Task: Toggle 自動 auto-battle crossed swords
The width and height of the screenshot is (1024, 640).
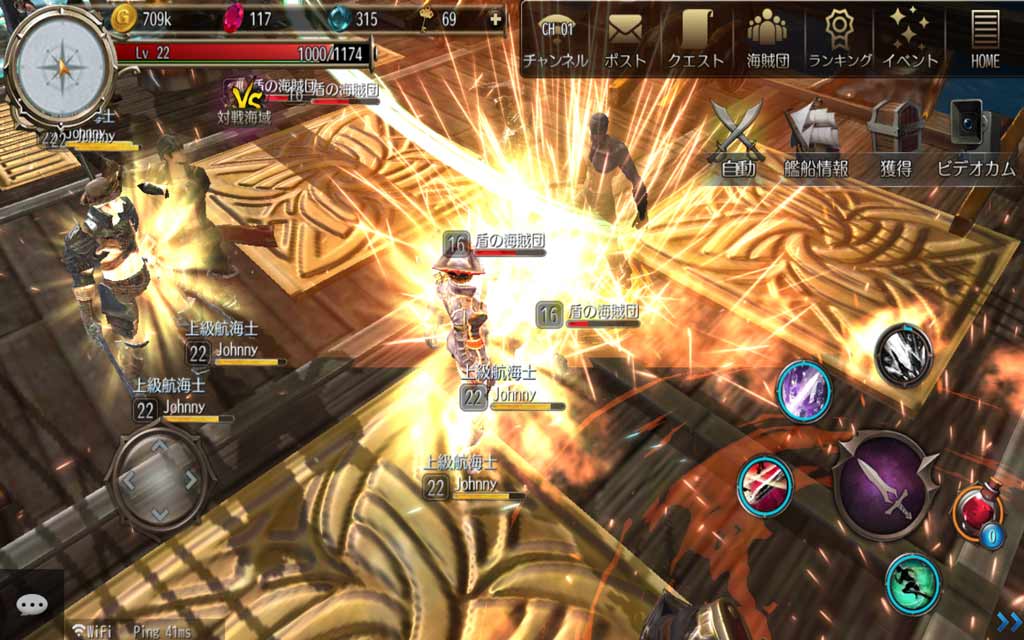Action: pyautogui.click(x=738, y=138)
